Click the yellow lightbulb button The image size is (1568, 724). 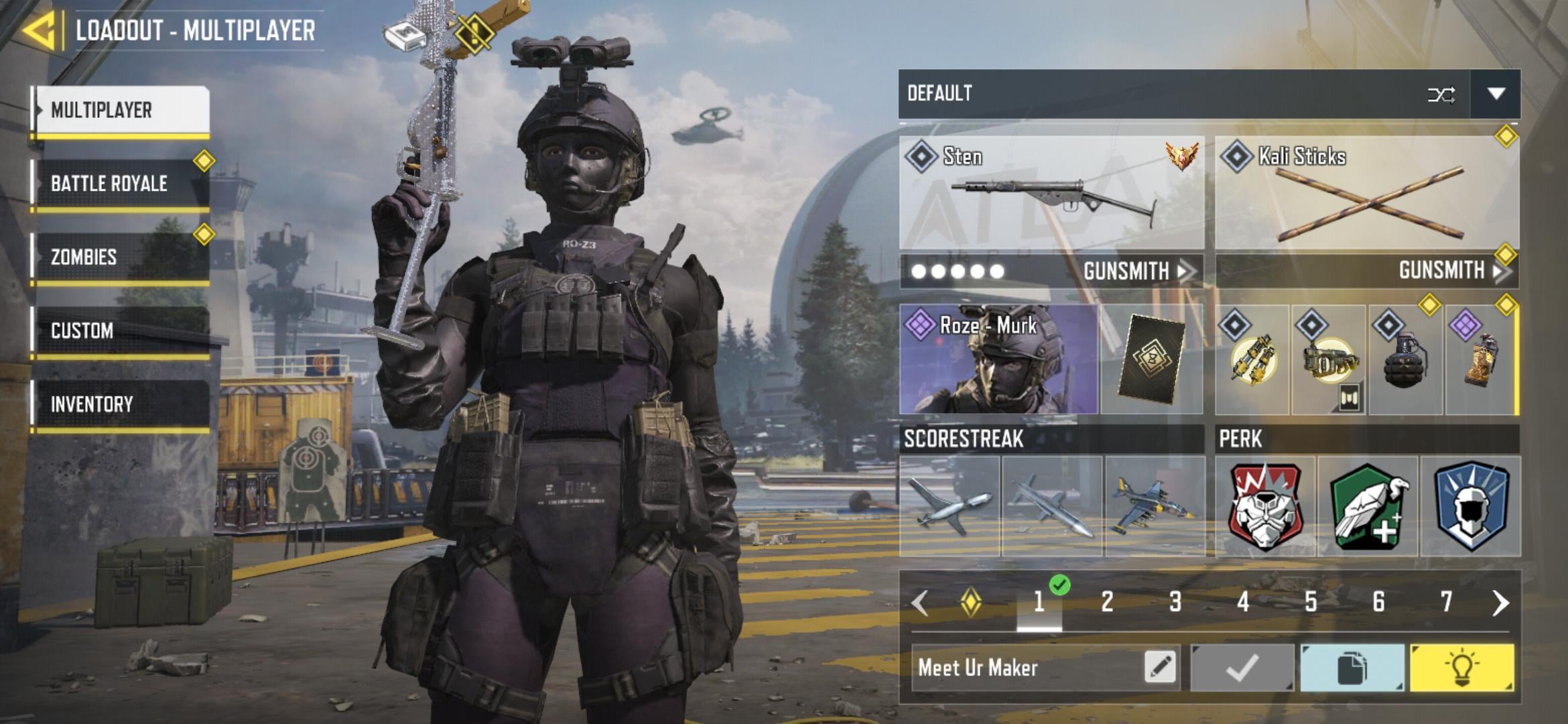[1461, 668]
